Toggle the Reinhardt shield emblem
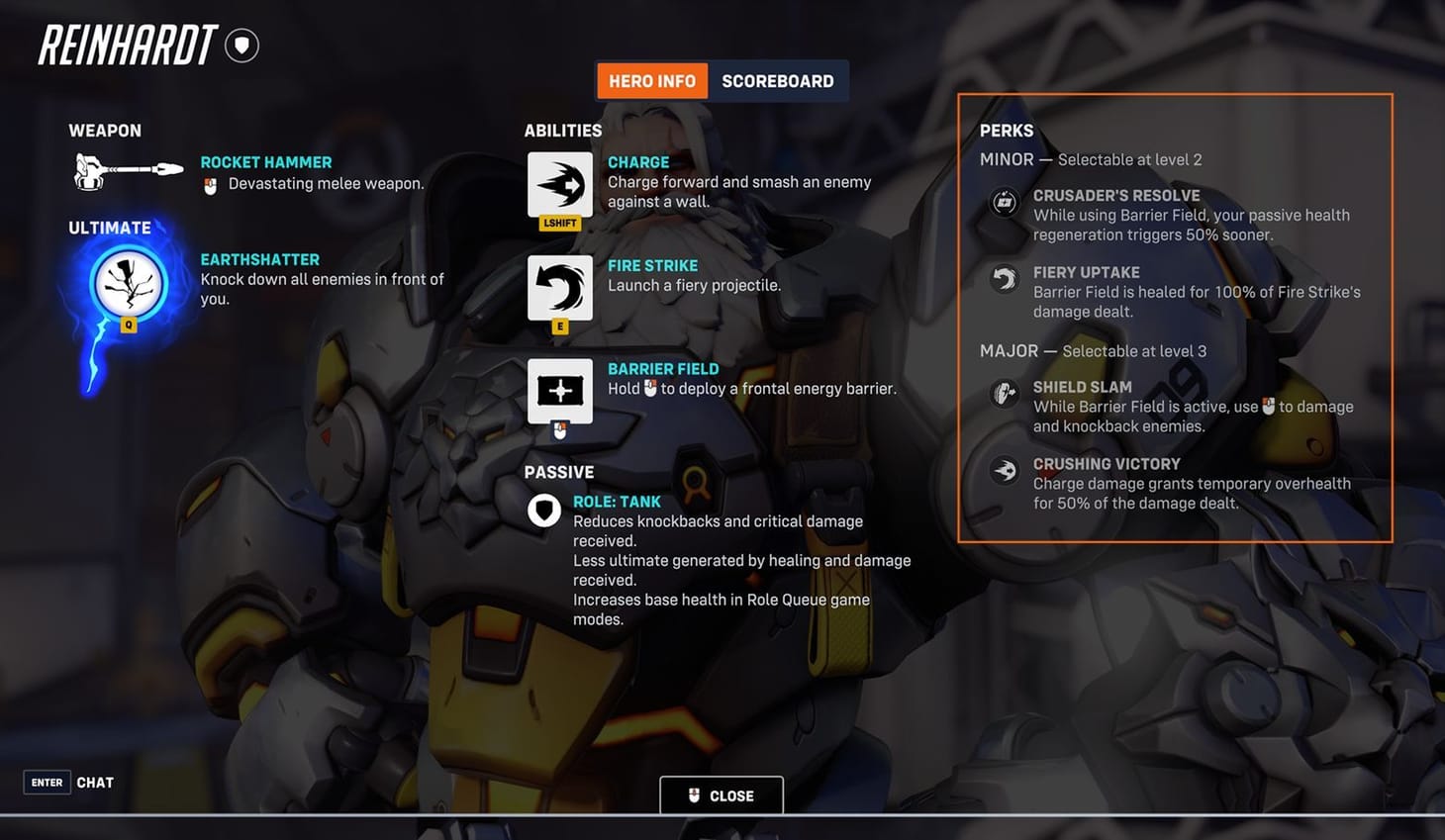 pyautogui.click(x=241, y=45)
